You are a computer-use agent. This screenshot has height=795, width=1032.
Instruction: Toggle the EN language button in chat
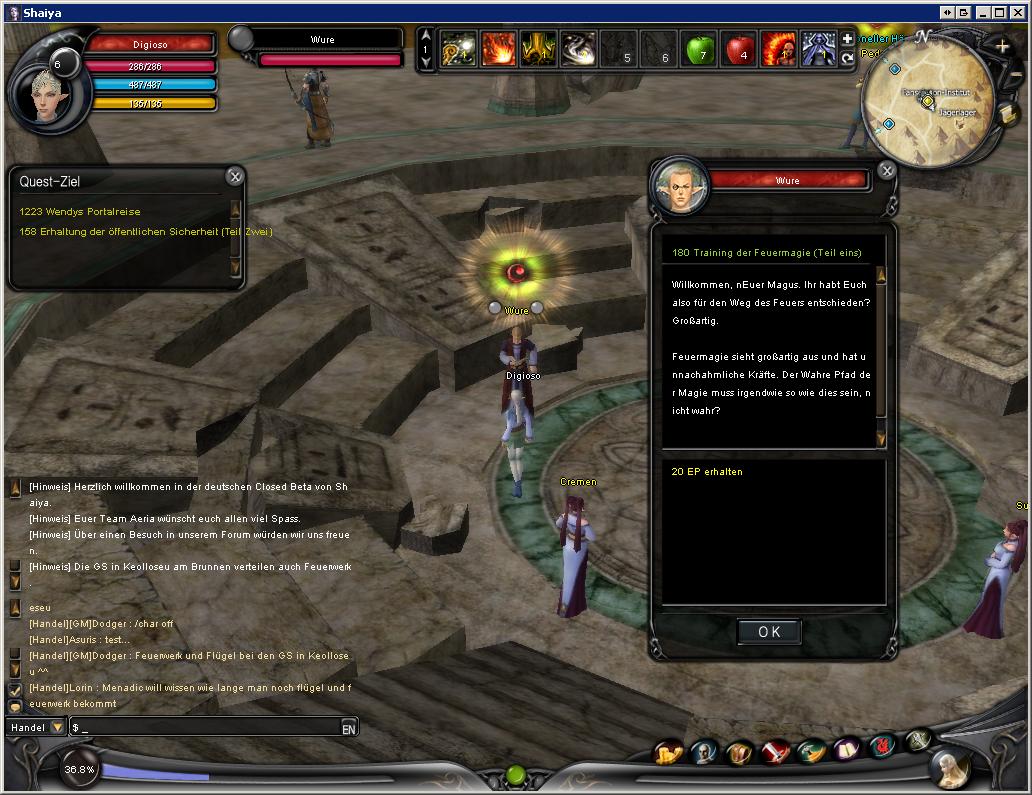click(349, 728)
